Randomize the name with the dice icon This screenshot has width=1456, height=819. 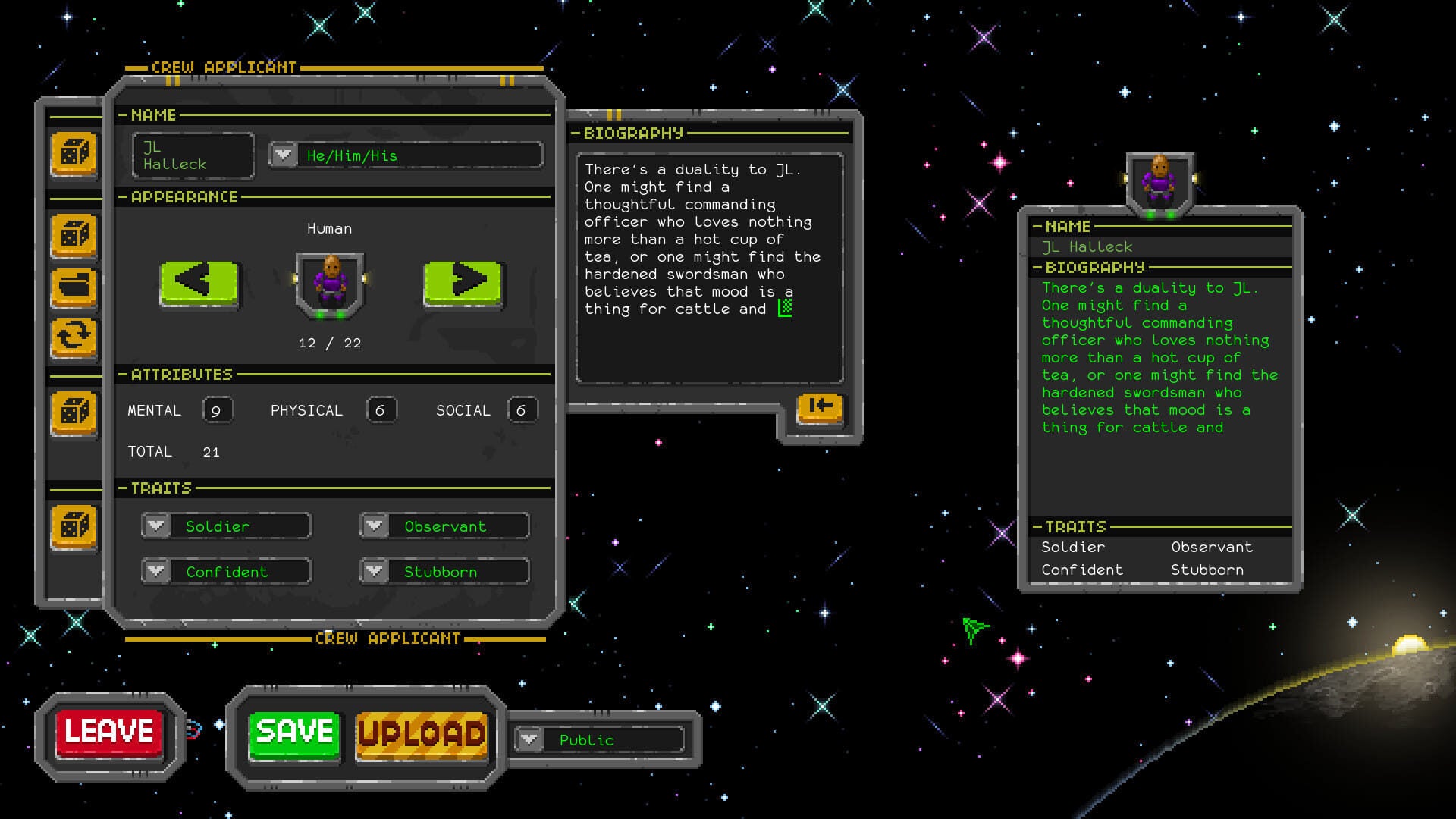coord(74,153)
